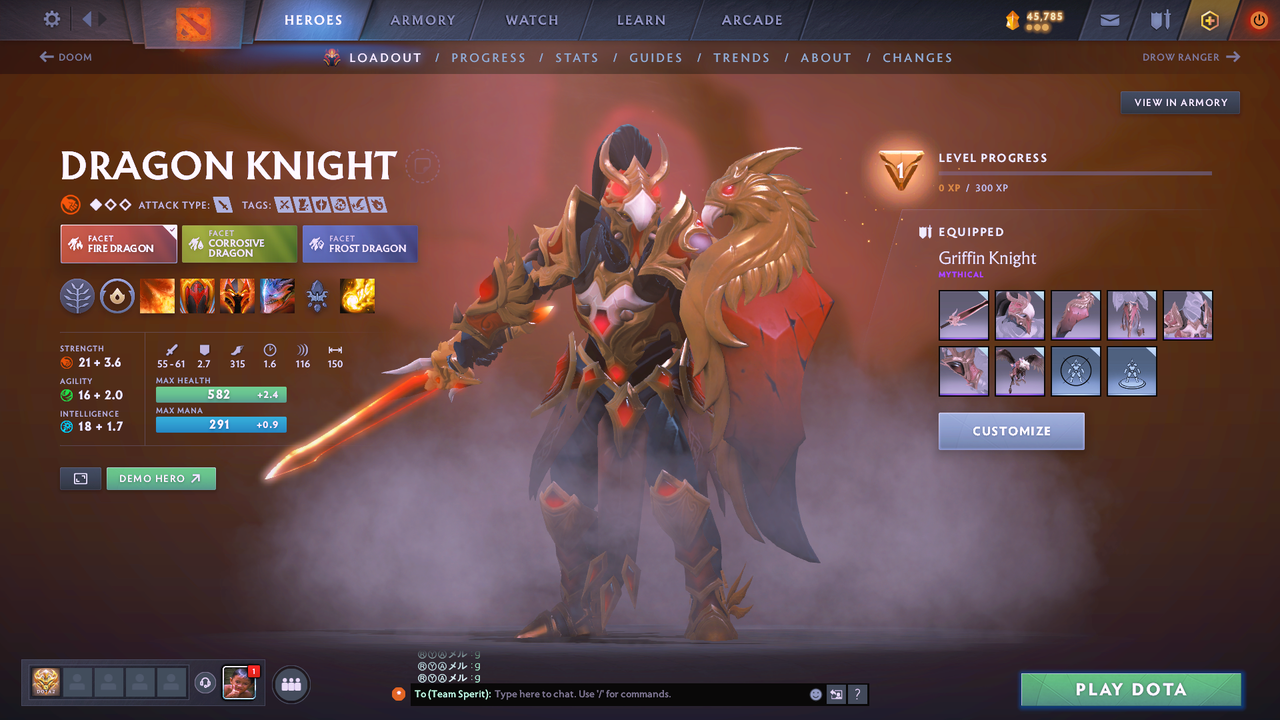Open the Dota Plus hexagon icon

pyautogui.click(x=1209, y=20)
